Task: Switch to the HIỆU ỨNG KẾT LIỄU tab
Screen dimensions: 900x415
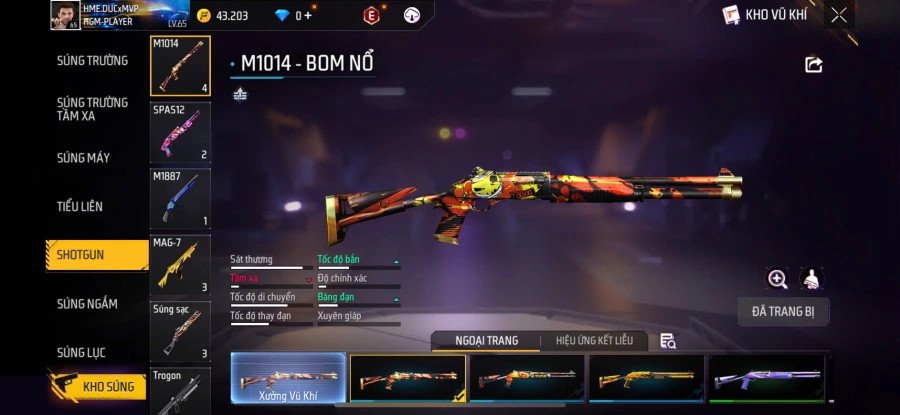Action: coord(594,341)
